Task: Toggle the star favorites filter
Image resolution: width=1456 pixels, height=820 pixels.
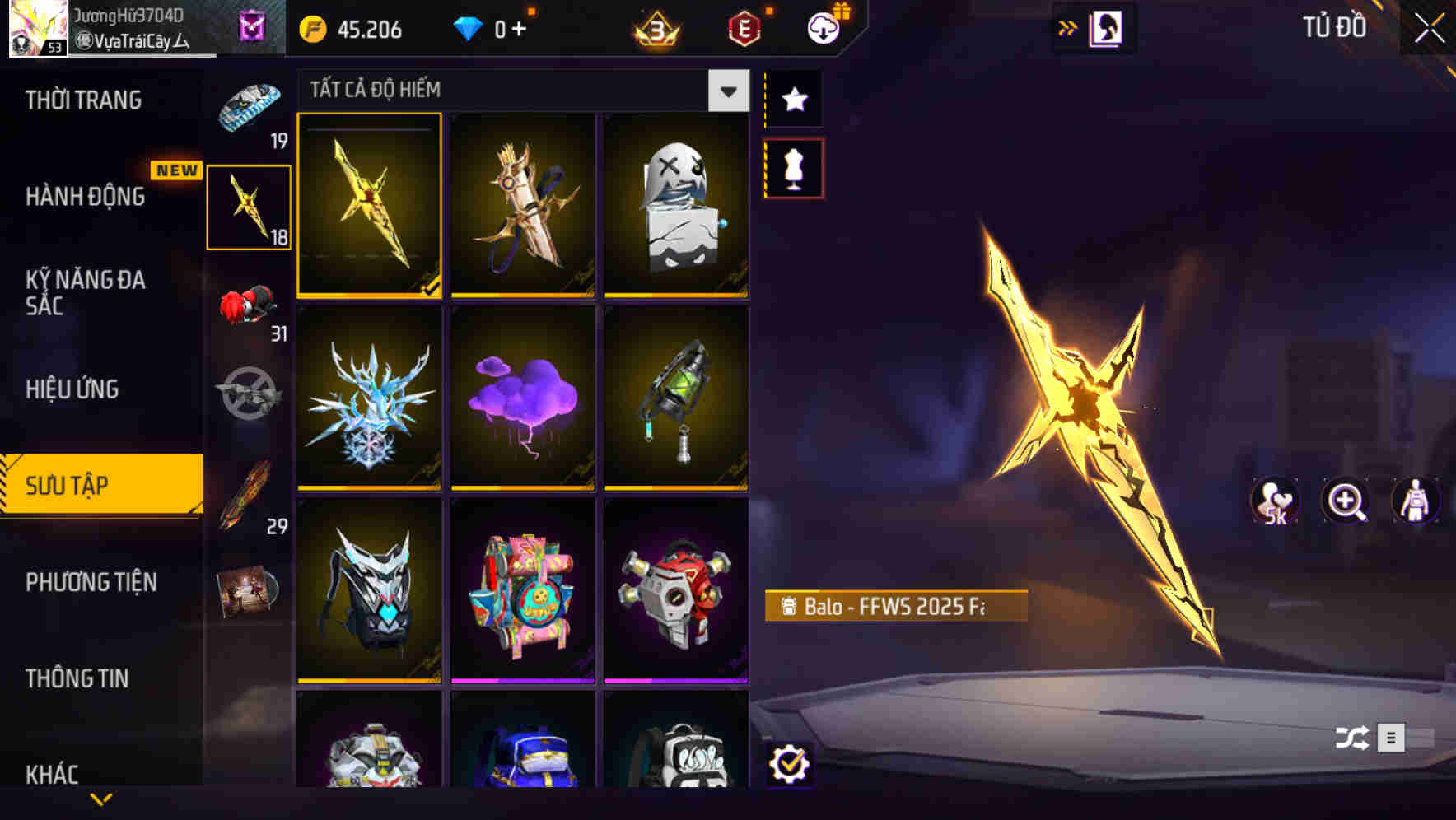Action: (x=793, y=100)
